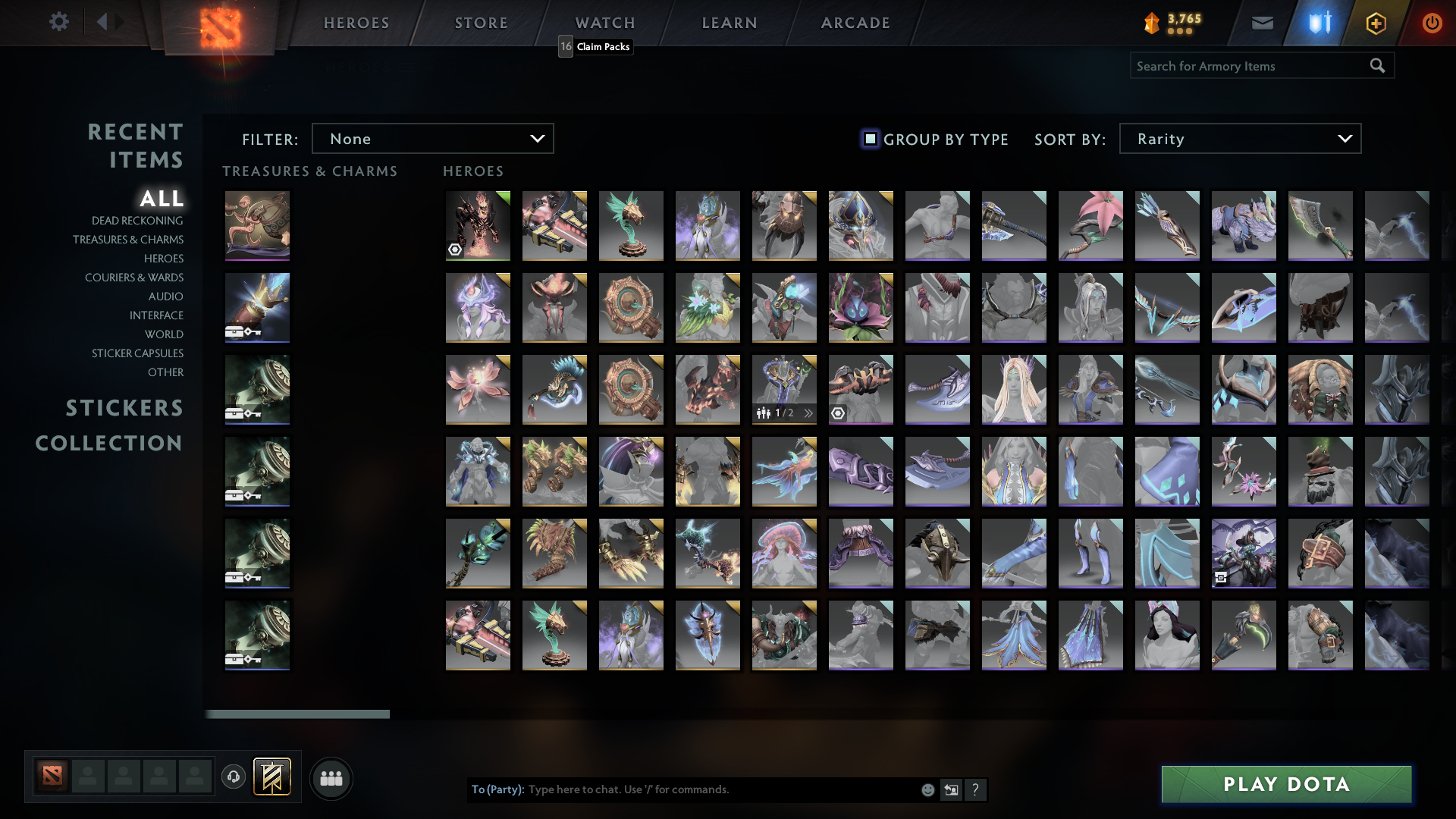
Task: Open the friends list with the people icon
Action: click(x=331, y=778)
